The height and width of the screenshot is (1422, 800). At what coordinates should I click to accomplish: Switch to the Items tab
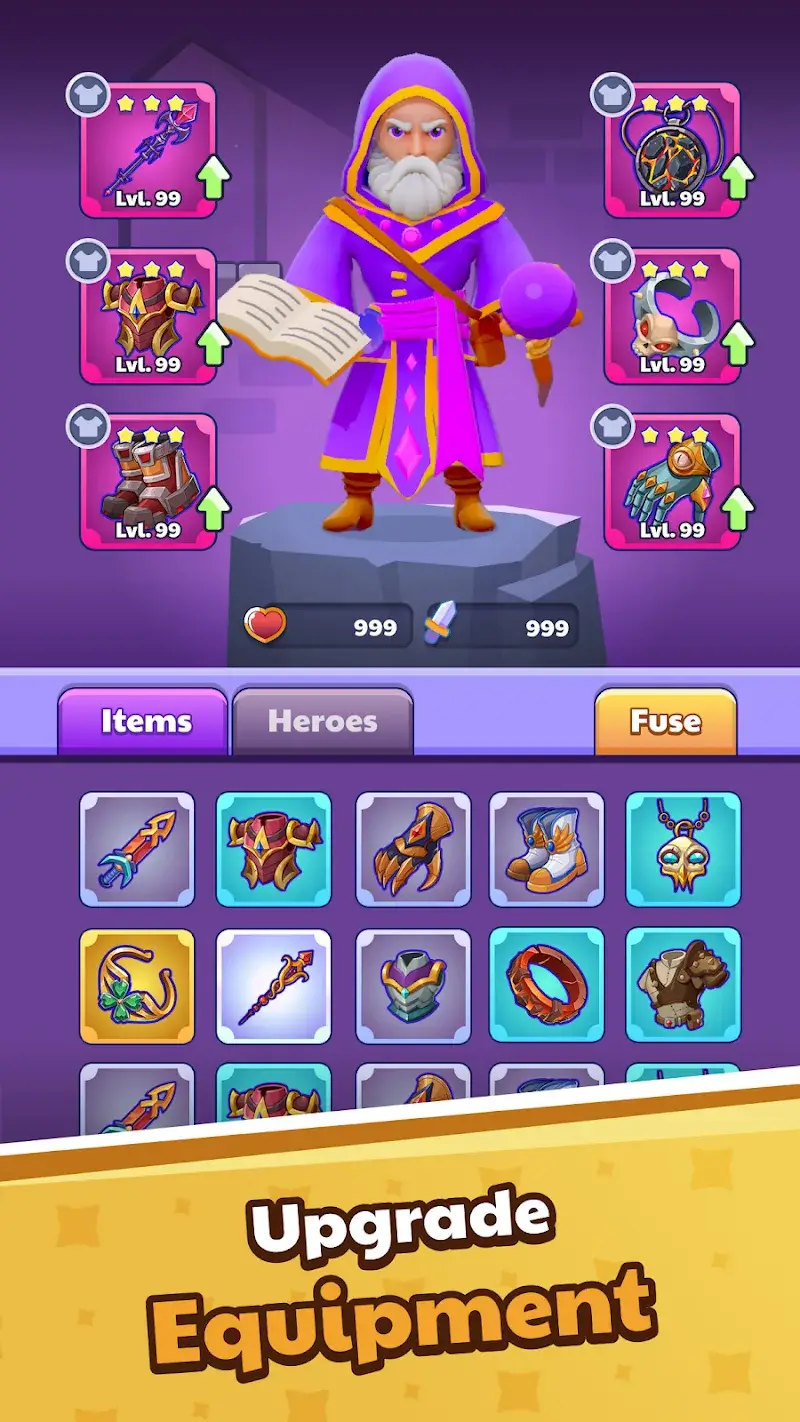tap(144, 721)
